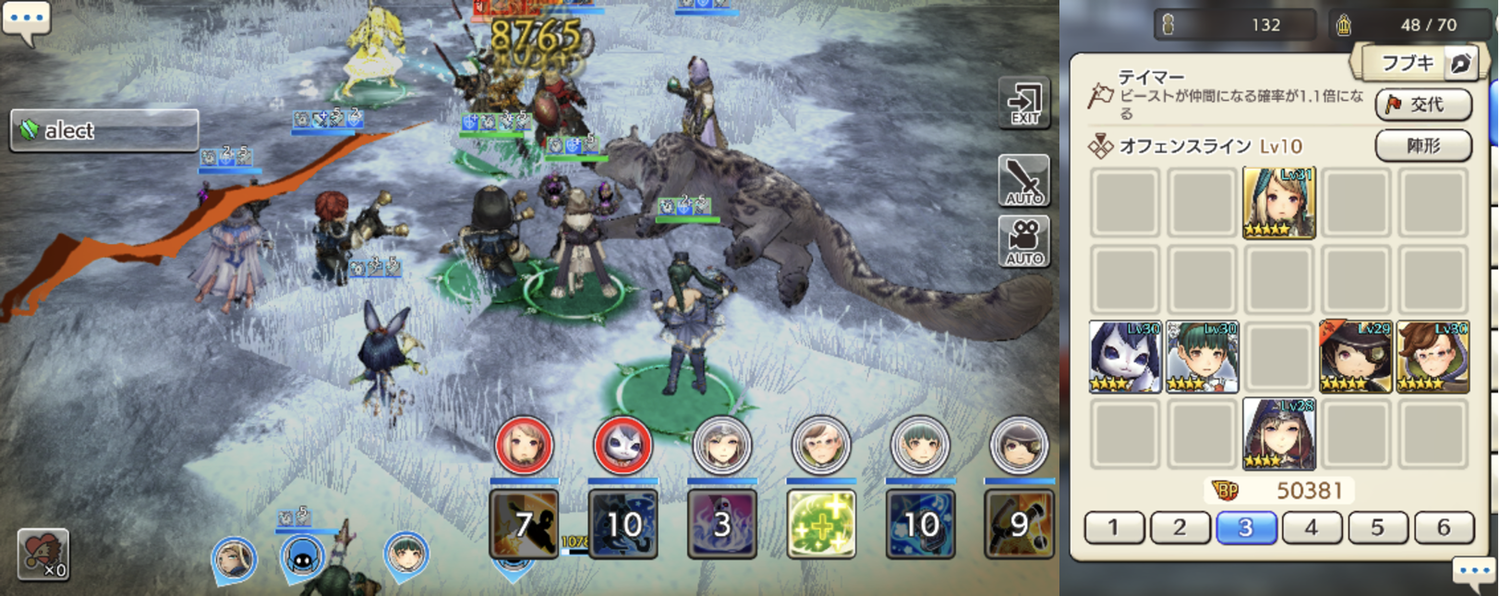Activate the purple skull flame skill
The width and height of the screenshot is (1500, 596).
(x=722, y=524)
